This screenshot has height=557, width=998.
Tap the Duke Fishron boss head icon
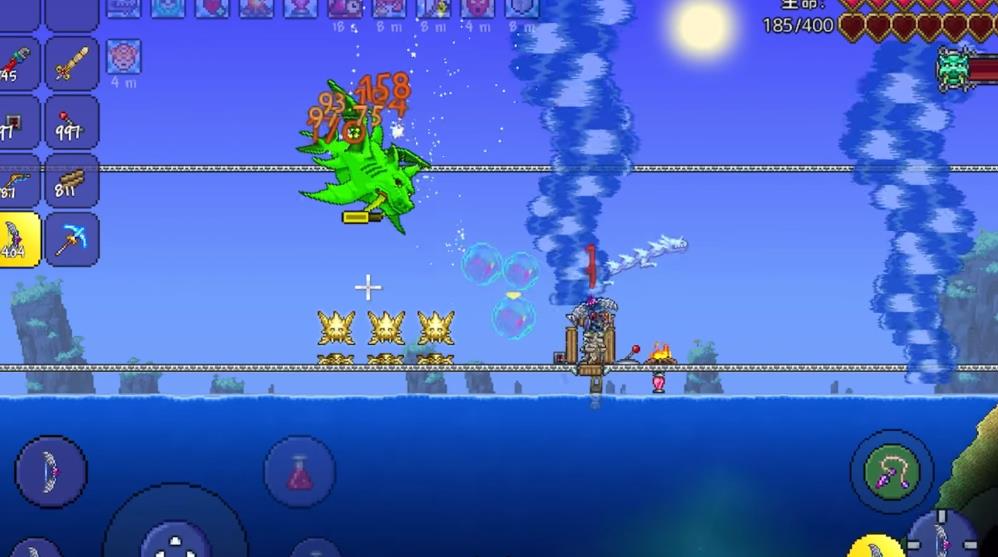tap(955, 67)
